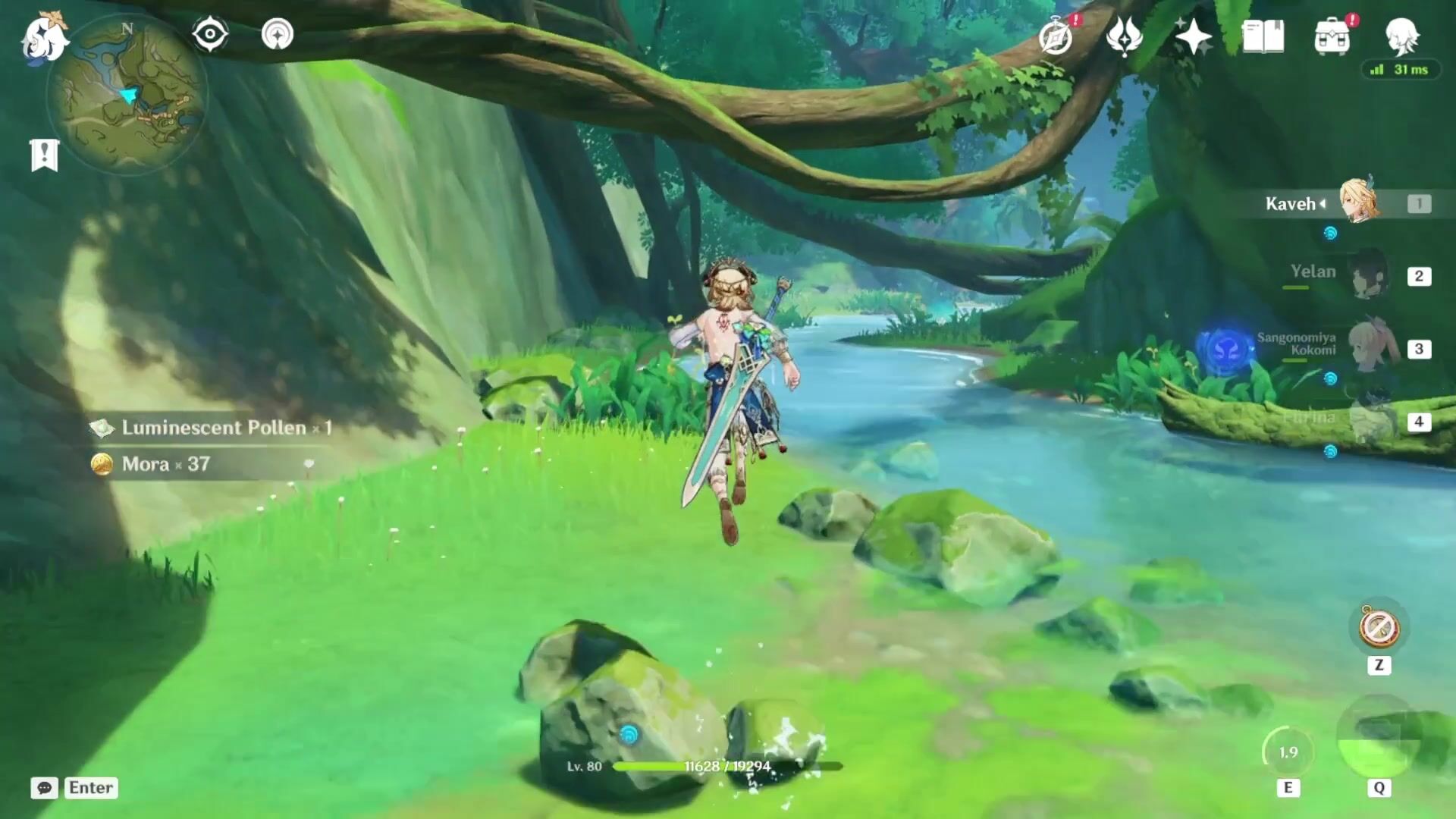Open the Wish star menu
Viewport: 1456px width, 819px height.
tap(1193, 36)
